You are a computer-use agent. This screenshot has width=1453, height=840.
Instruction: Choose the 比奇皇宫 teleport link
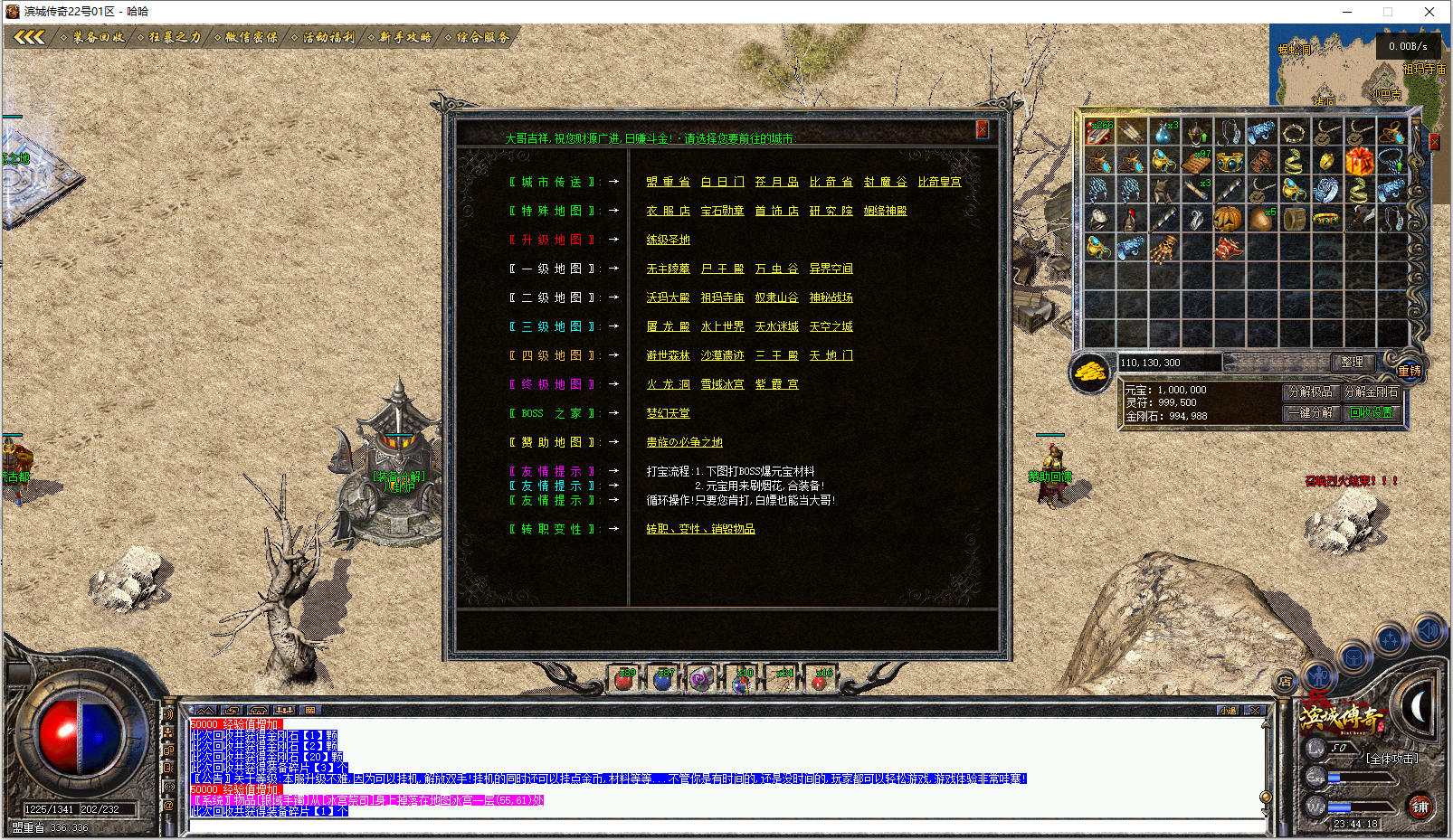939,182
